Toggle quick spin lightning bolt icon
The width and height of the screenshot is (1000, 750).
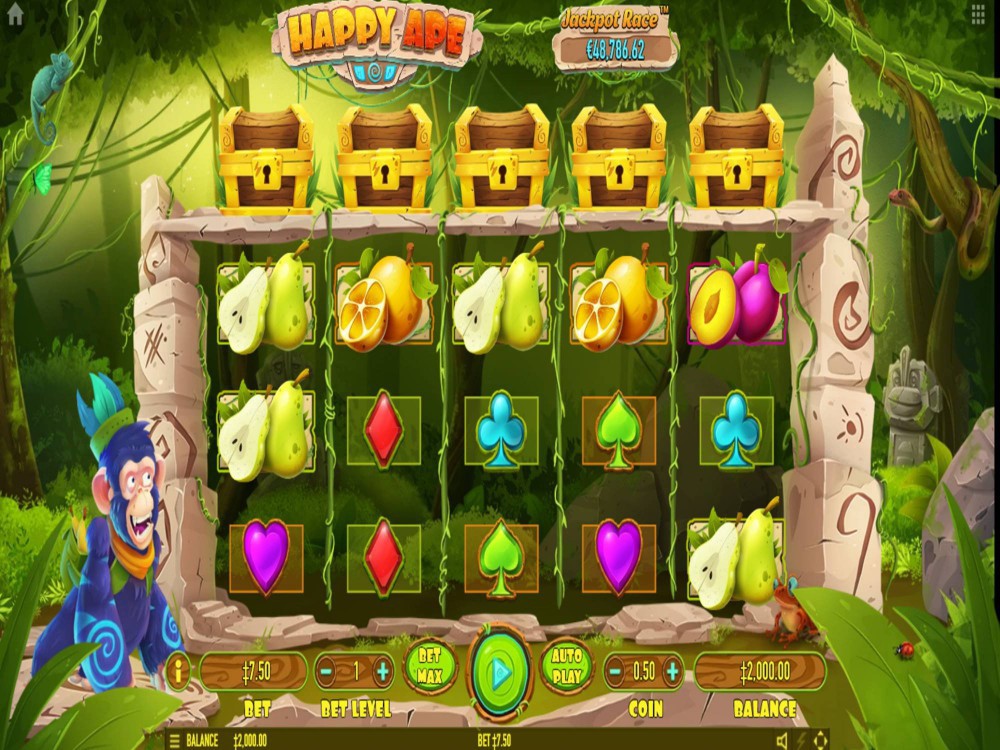pos(800,741)
